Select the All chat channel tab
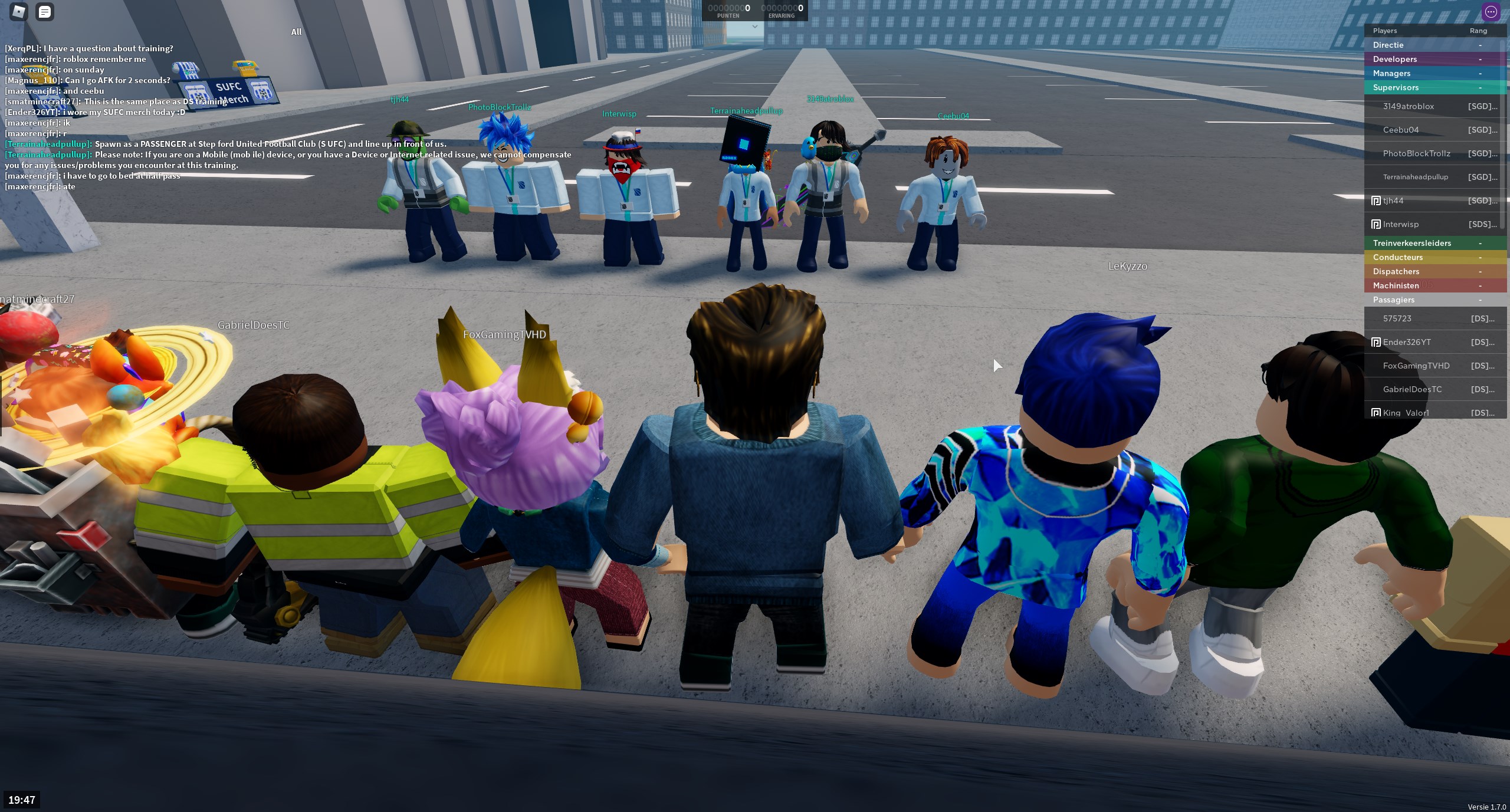This screenshot has width=1510, height=812. (296, 32)
